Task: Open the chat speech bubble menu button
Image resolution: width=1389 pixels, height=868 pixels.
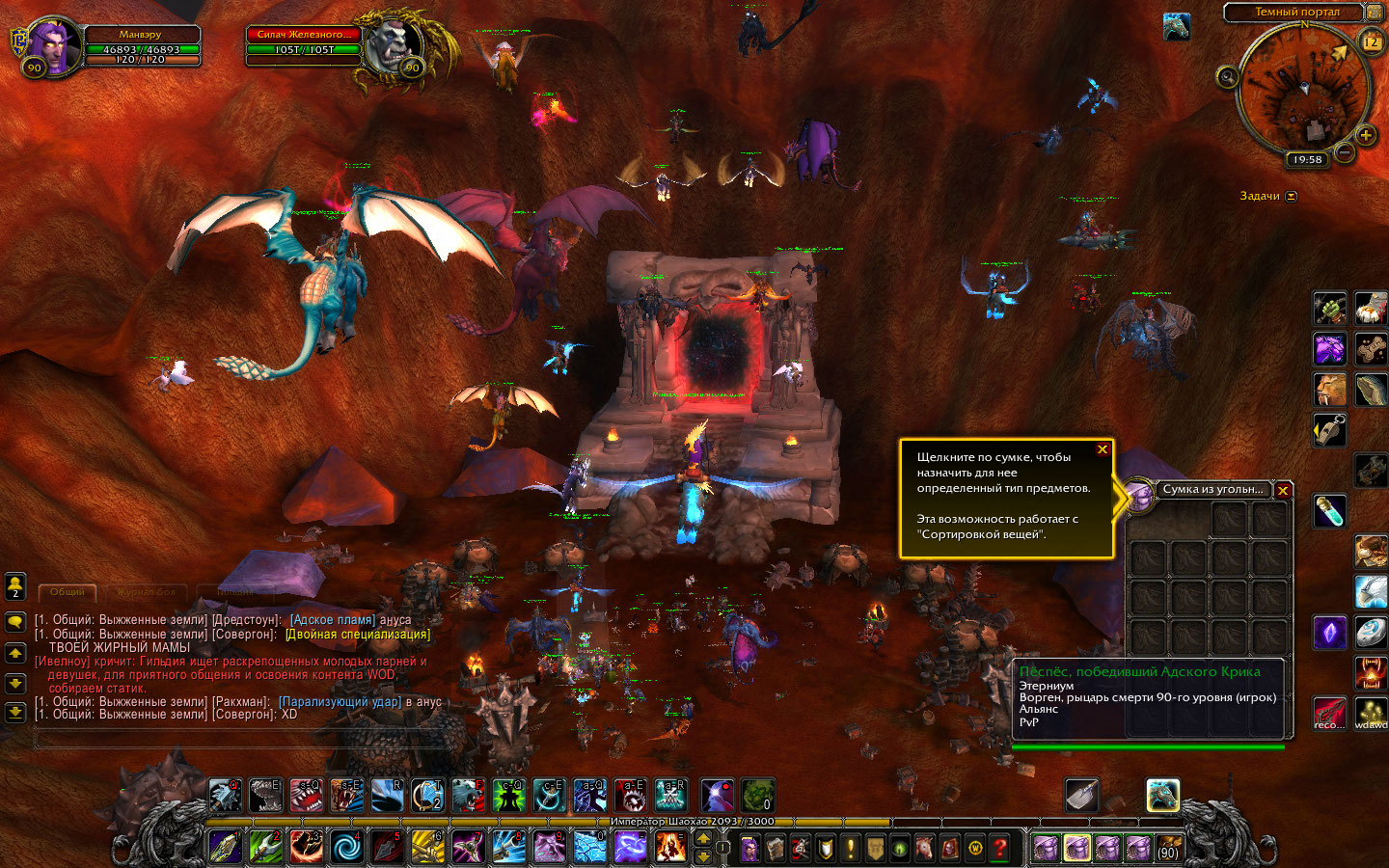Action: coord(15,622)
